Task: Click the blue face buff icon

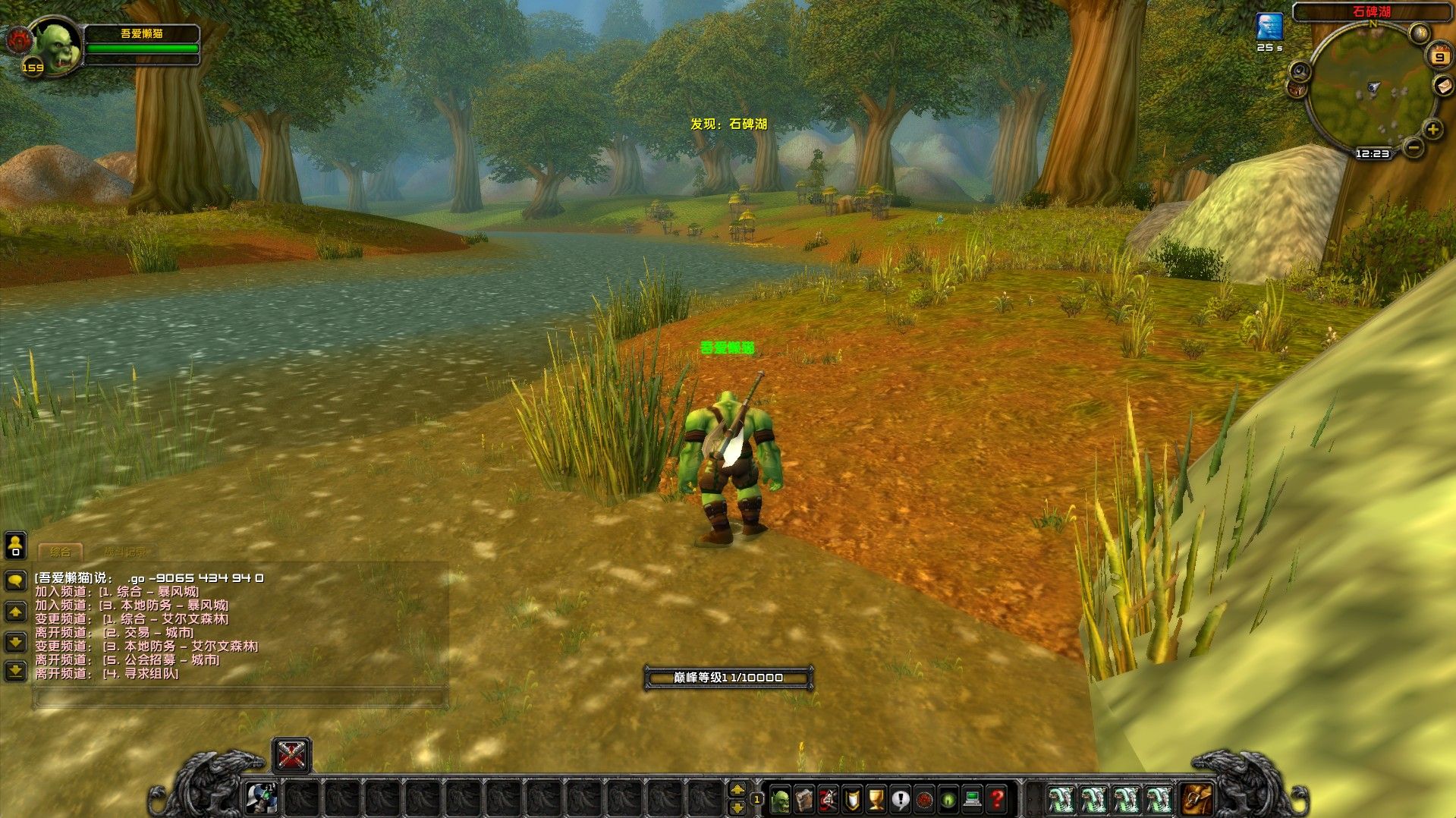Action: pyautogui.click(x=1269, y=27)
